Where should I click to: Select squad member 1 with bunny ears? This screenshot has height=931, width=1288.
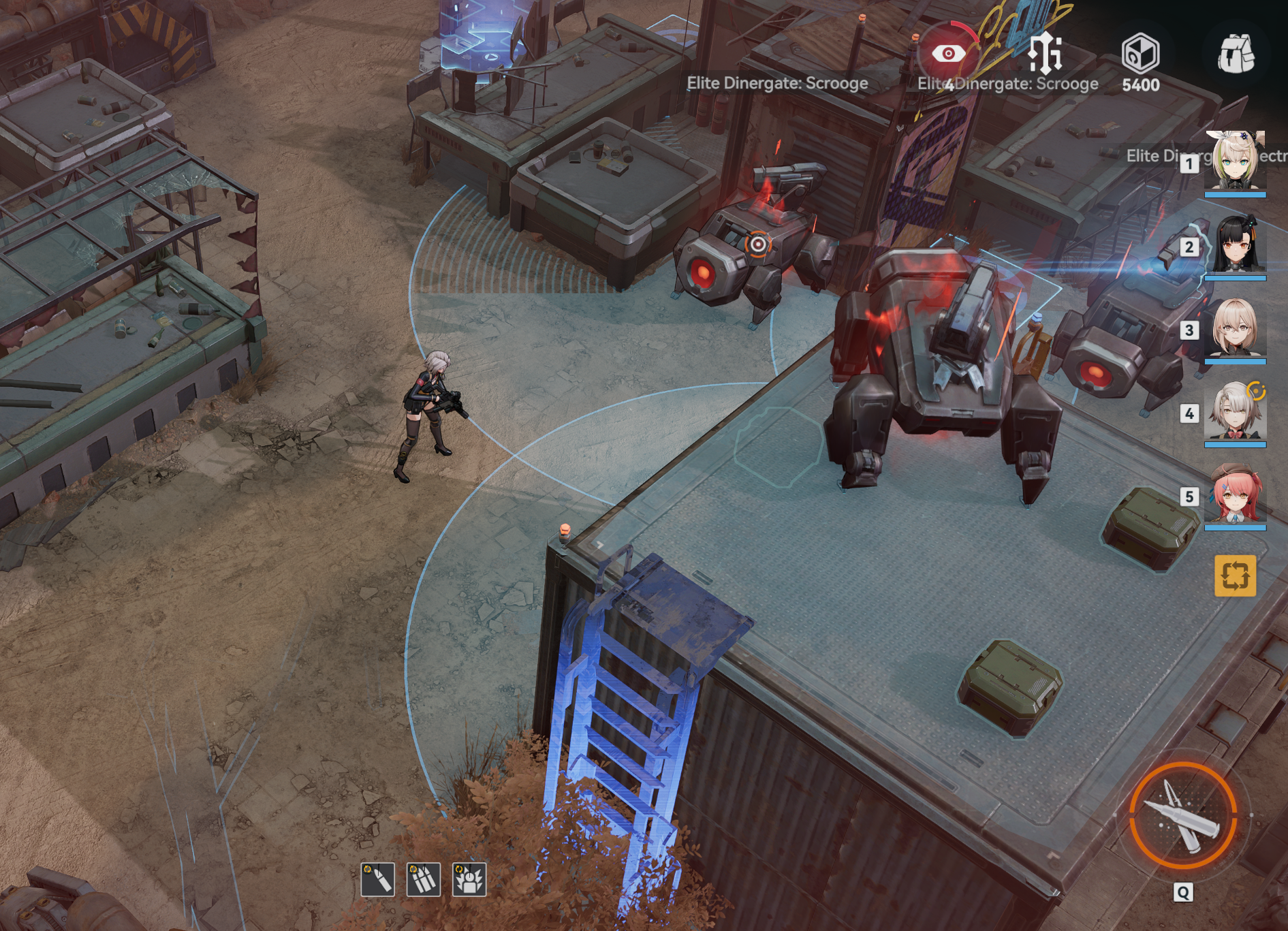[x=1235, y=161]
